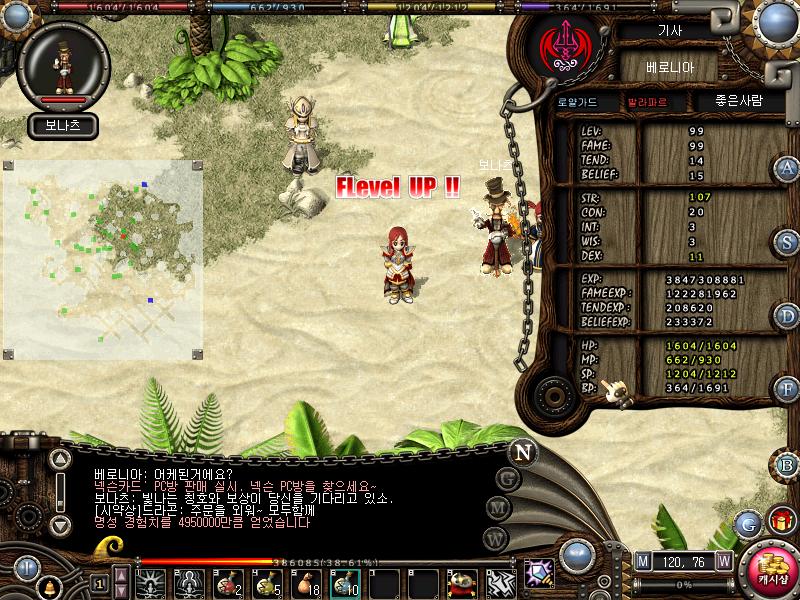Click the M button beside the coordinates

click(642, 561)
